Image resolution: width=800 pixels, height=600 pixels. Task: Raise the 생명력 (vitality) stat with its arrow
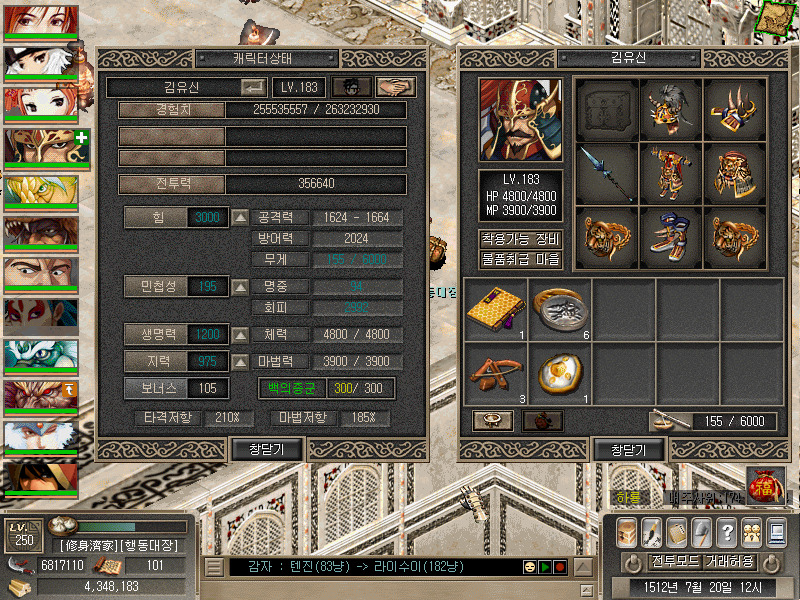[x=241, y=334]
